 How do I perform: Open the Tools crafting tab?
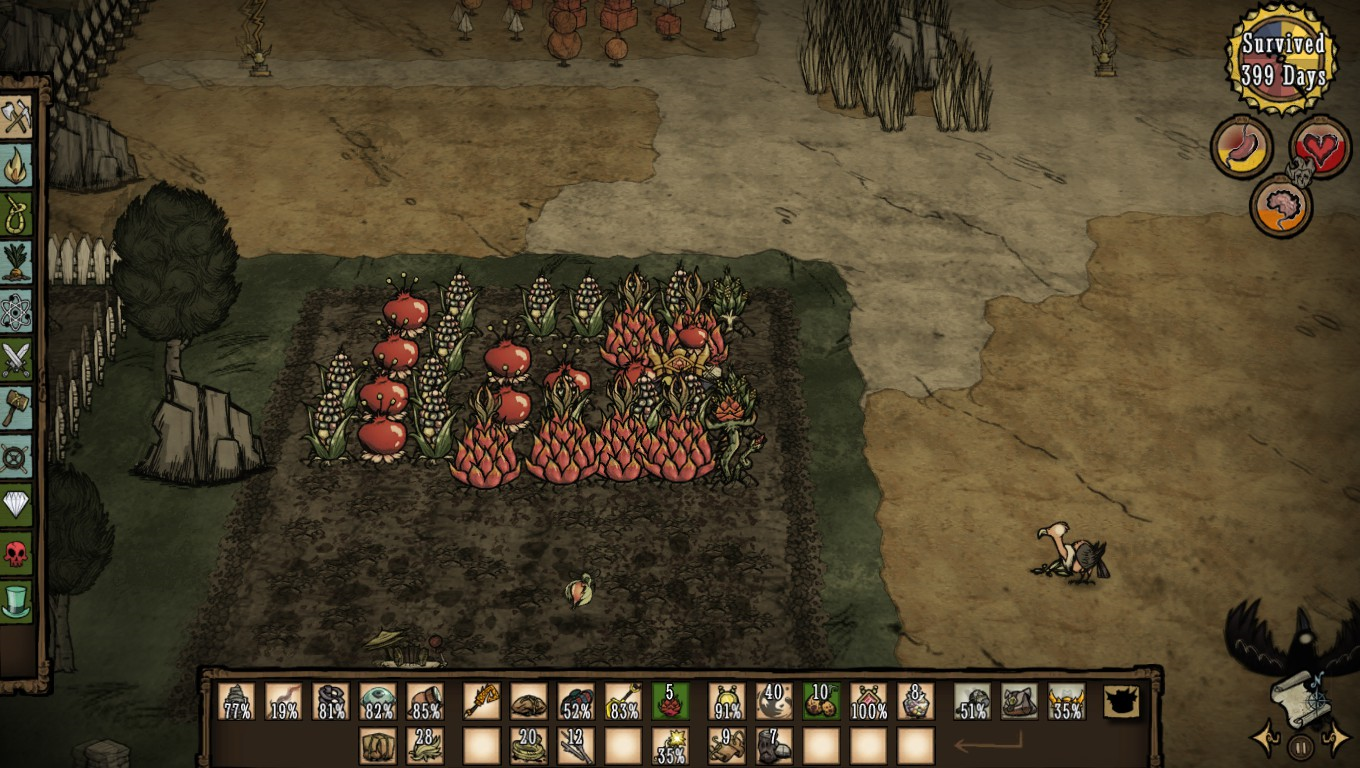click(16, 118)
